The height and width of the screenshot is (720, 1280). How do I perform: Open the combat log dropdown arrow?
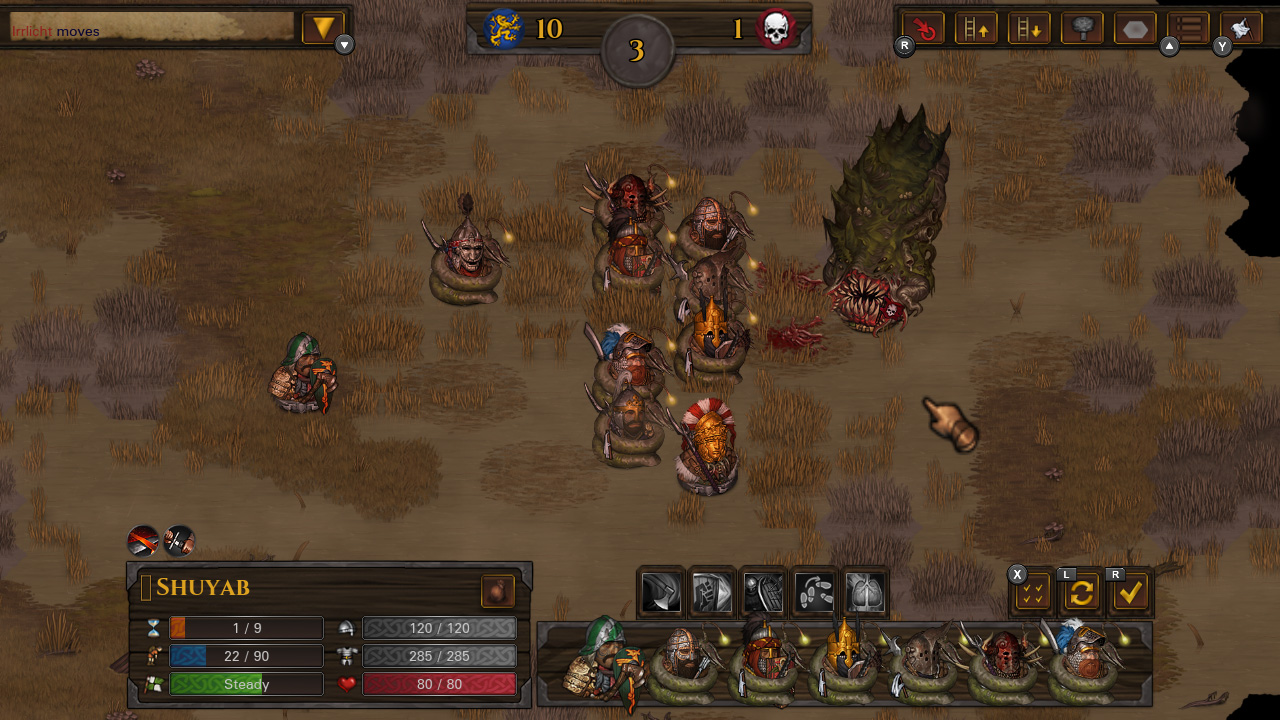click(x=322, y=27)
